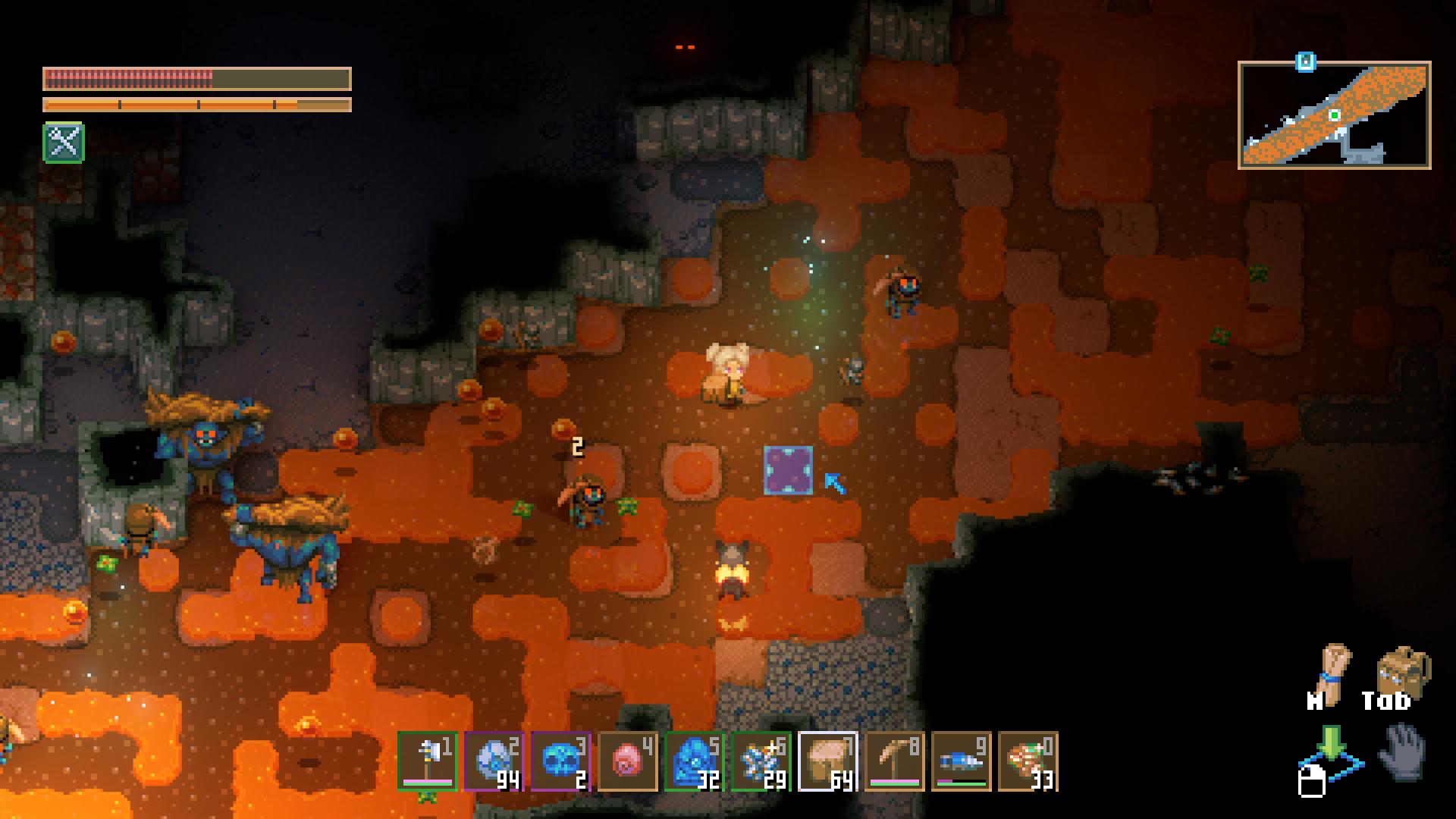Select the axe in hotbar slot 1
Viewport: 1456px width, 819px height.
pyautogui.click(x=427, y=761)
